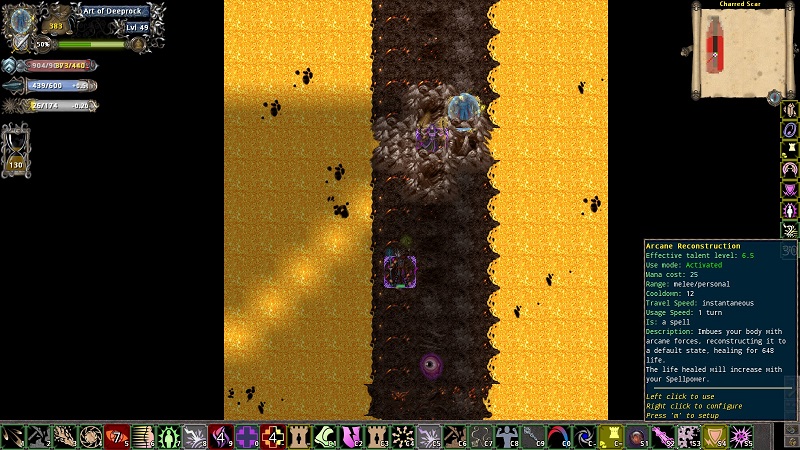Use the pink lightning beam talent
800x450 pixels.
click(662, 436)
